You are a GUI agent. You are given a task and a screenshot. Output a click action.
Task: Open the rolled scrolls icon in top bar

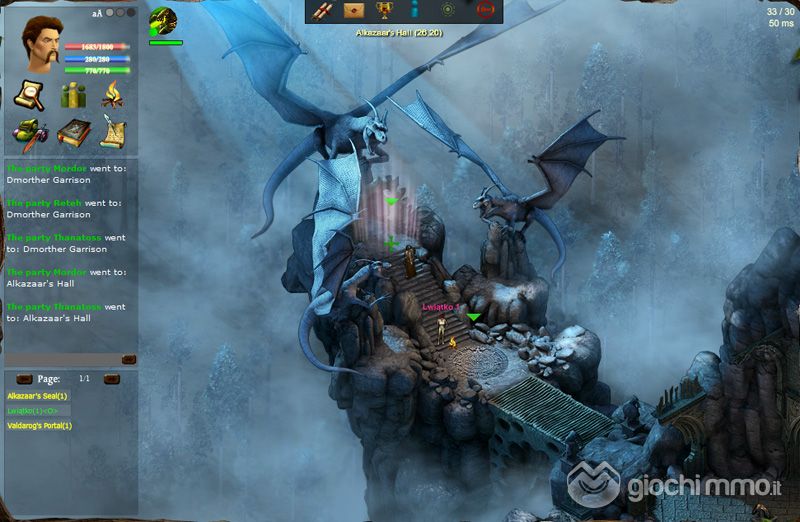(x=323, y=10)
